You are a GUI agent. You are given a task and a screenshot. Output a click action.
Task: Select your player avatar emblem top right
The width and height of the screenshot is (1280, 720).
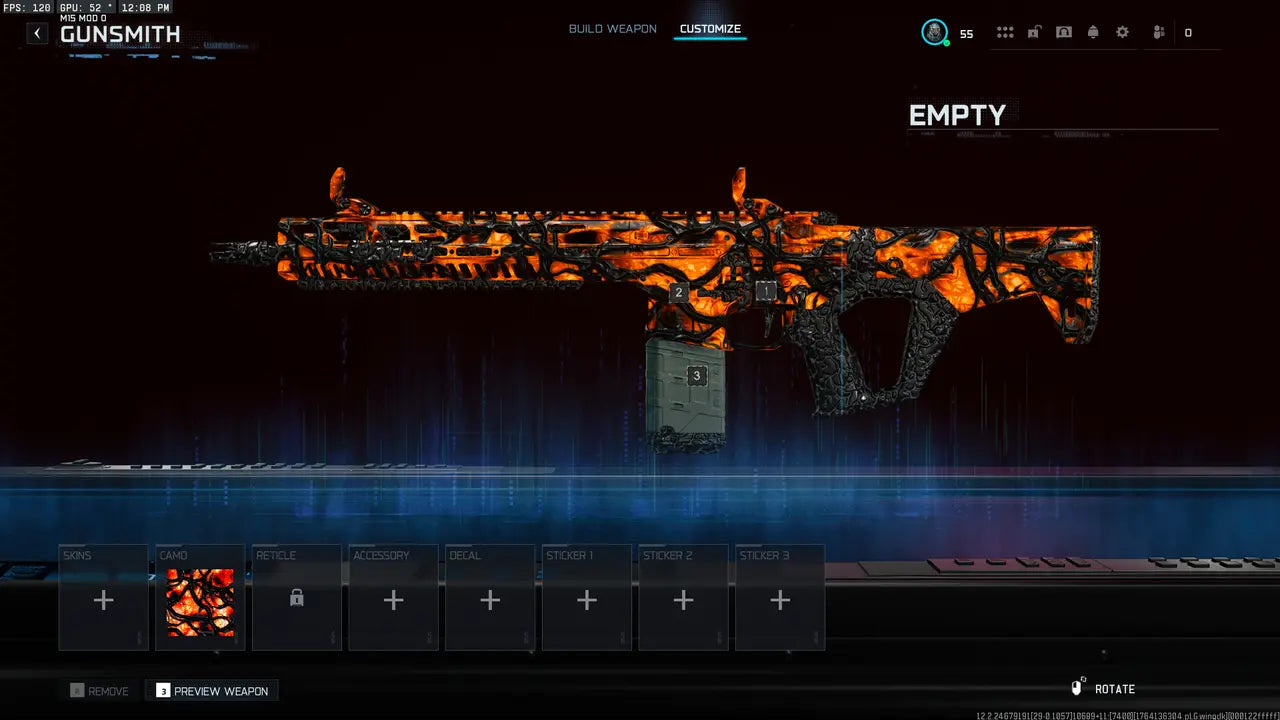[936, 32]
